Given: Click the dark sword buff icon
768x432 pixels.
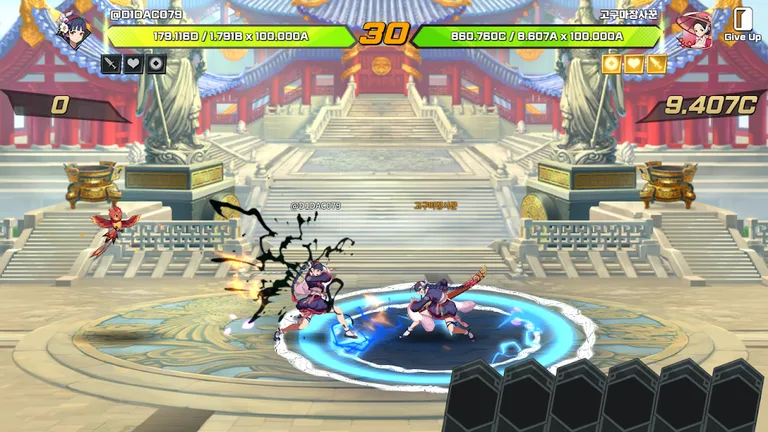Looking at the screenshot, I should point(111,64).
